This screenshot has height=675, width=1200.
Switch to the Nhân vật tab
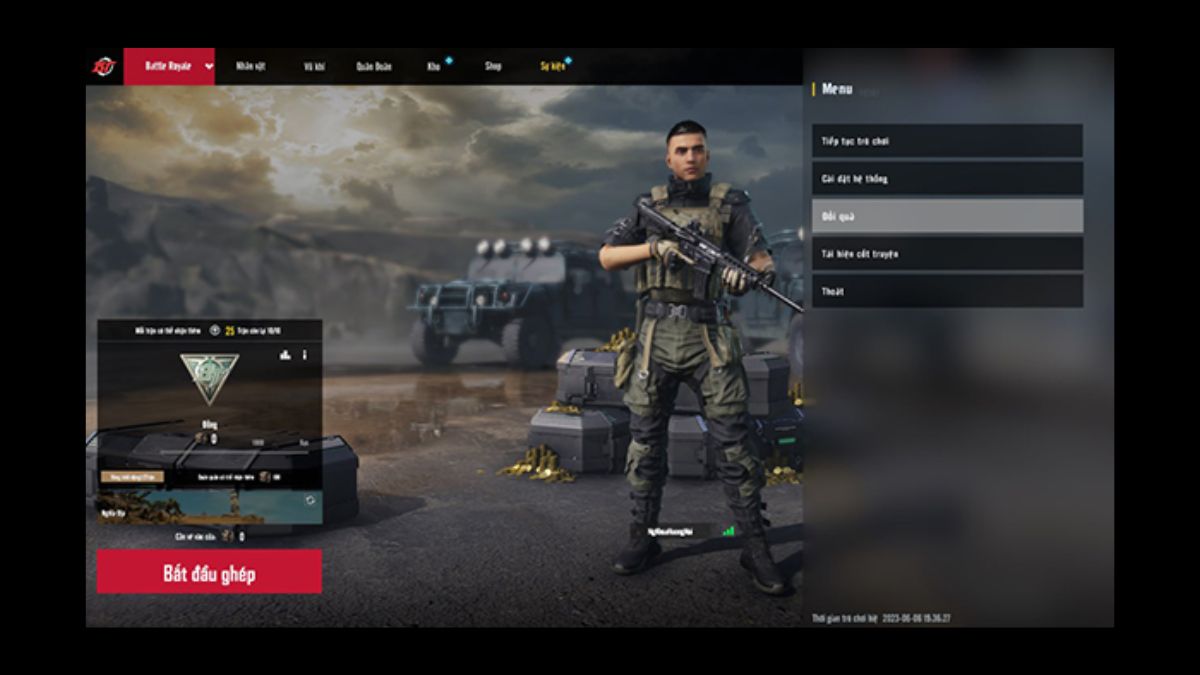249,66
